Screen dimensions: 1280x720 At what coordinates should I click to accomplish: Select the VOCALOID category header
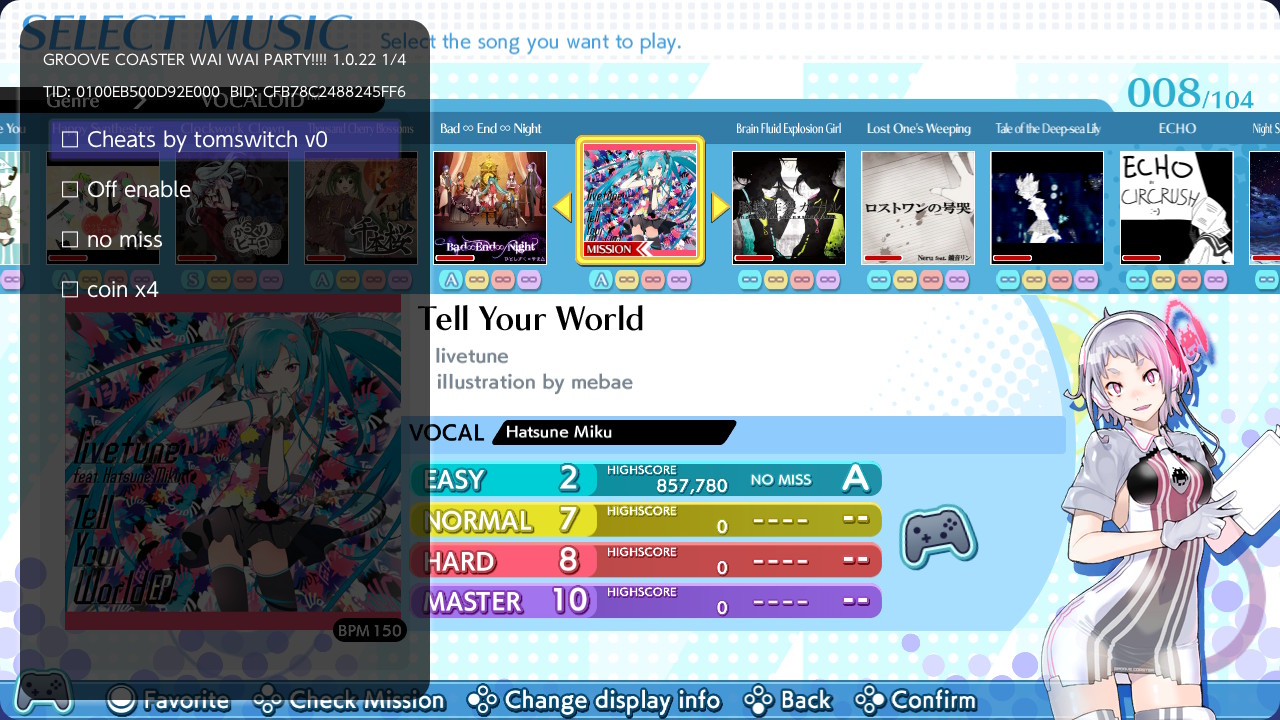pos(253,99)
